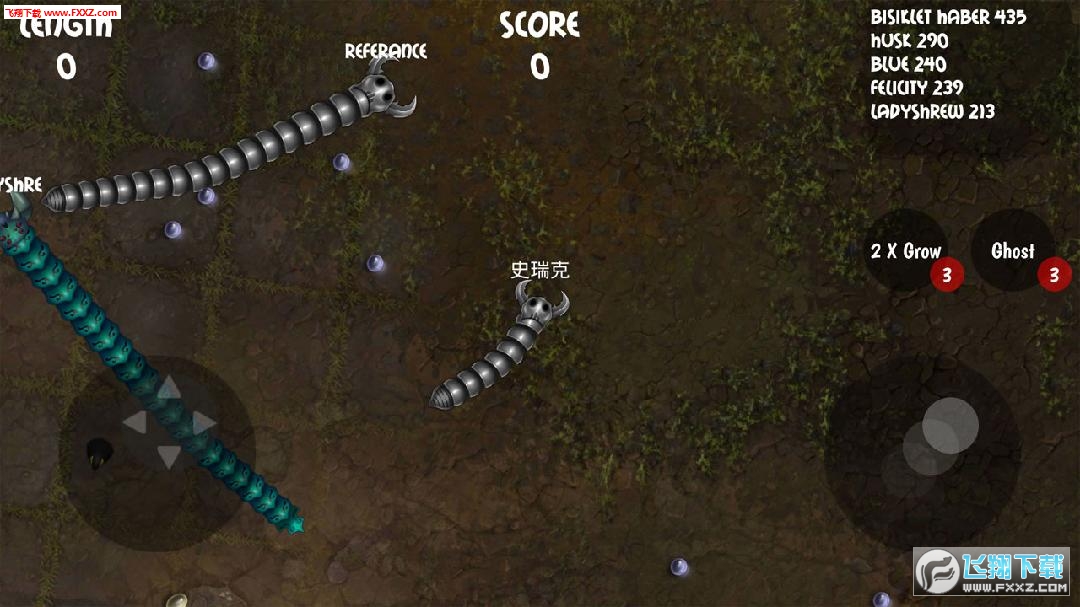Activate the 2 X Grow power-up
Screen dimensions: 1080x607
coord(906,251)
